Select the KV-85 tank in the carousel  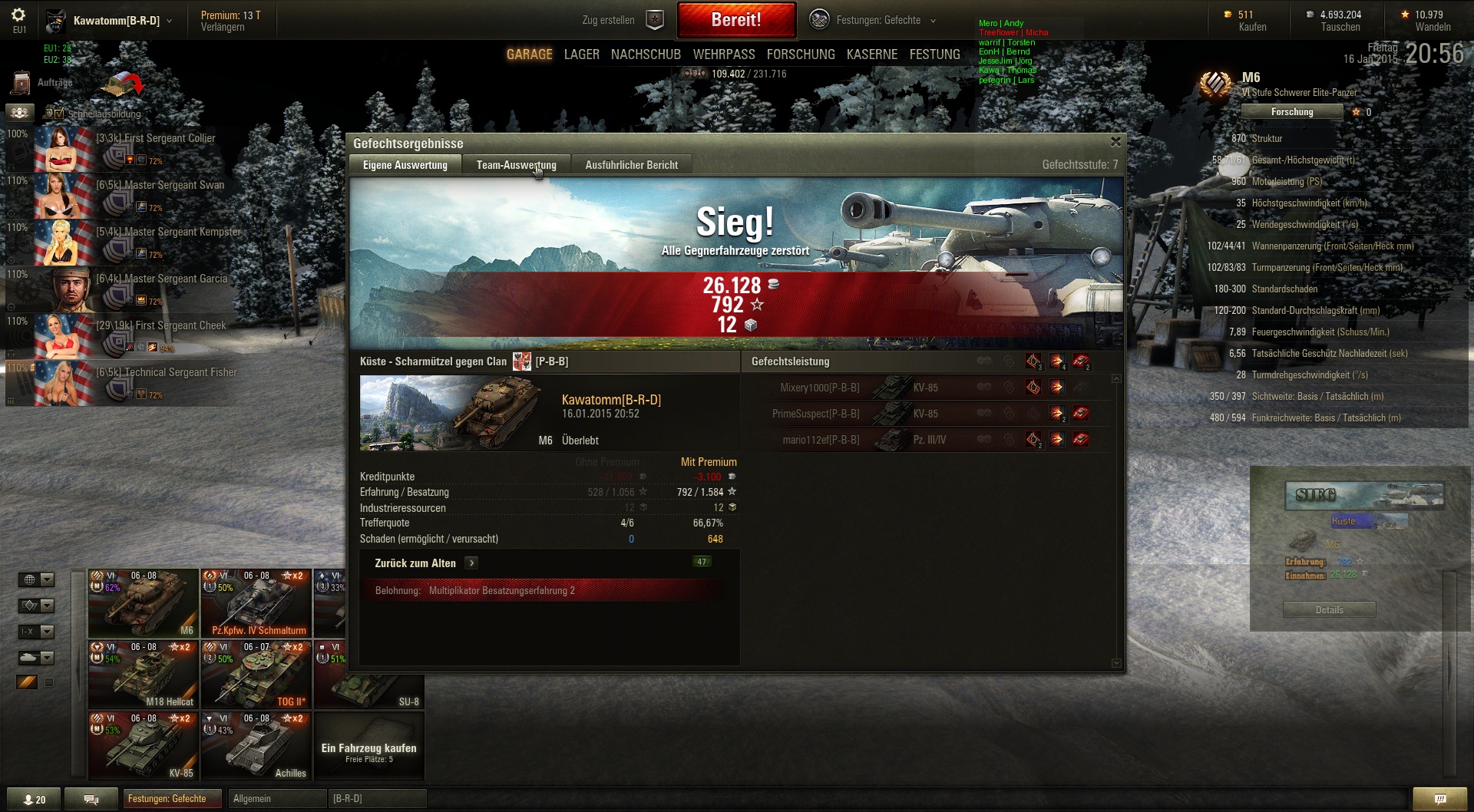(144, 746)
